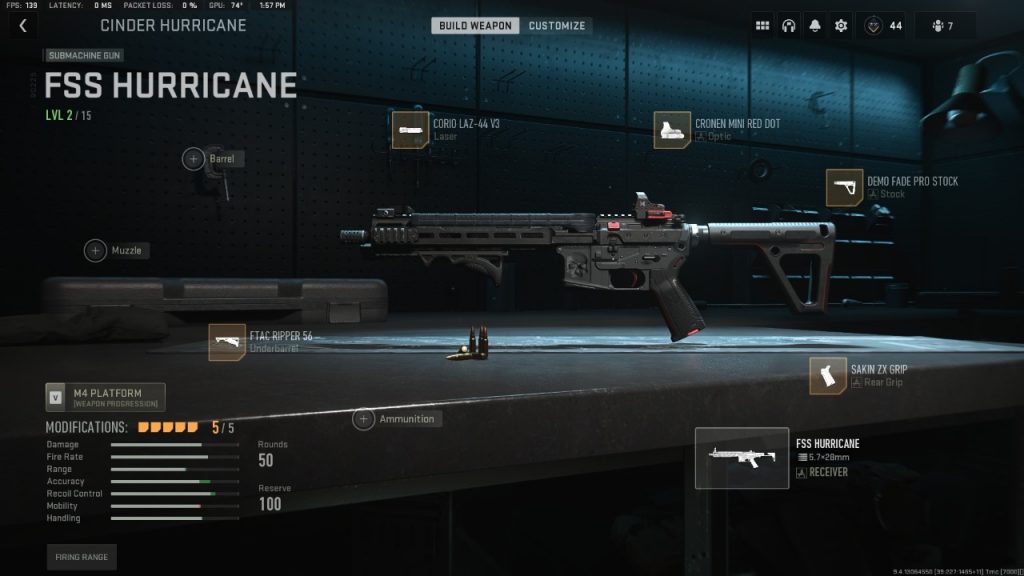Open the social party button showing 7
The image size is (1024, 576).
tap(943, 26)
